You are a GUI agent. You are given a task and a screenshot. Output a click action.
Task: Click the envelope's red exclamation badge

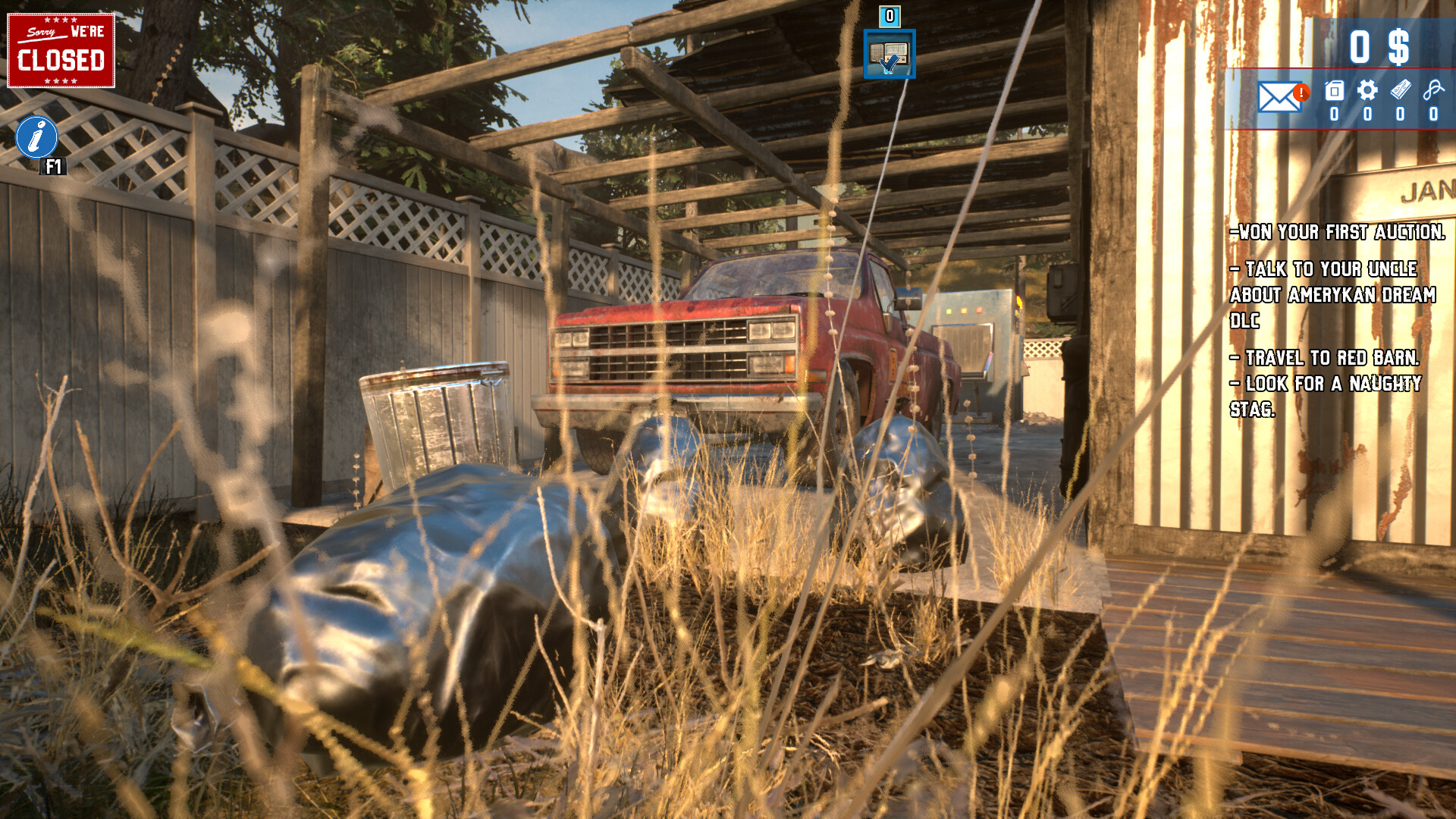(1301, 94)
